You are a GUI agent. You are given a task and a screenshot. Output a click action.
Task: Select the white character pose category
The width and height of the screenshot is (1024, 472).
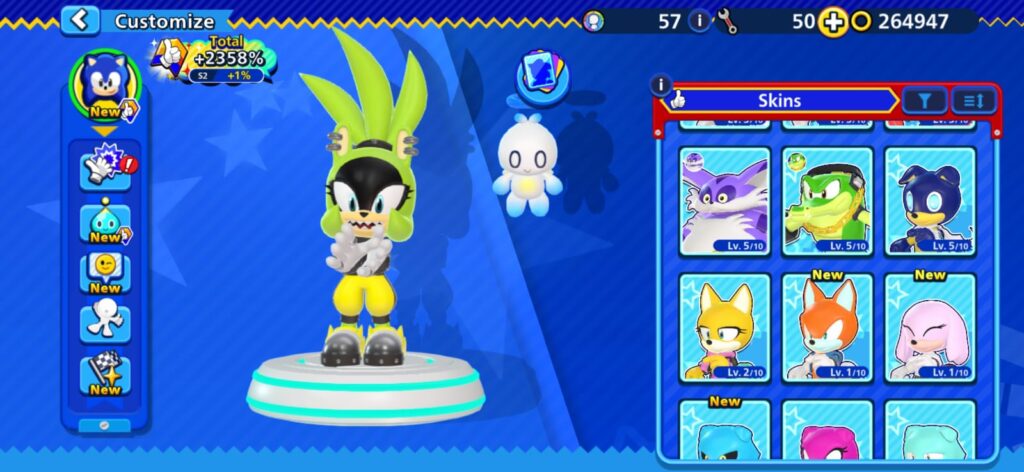click(105, 322)
